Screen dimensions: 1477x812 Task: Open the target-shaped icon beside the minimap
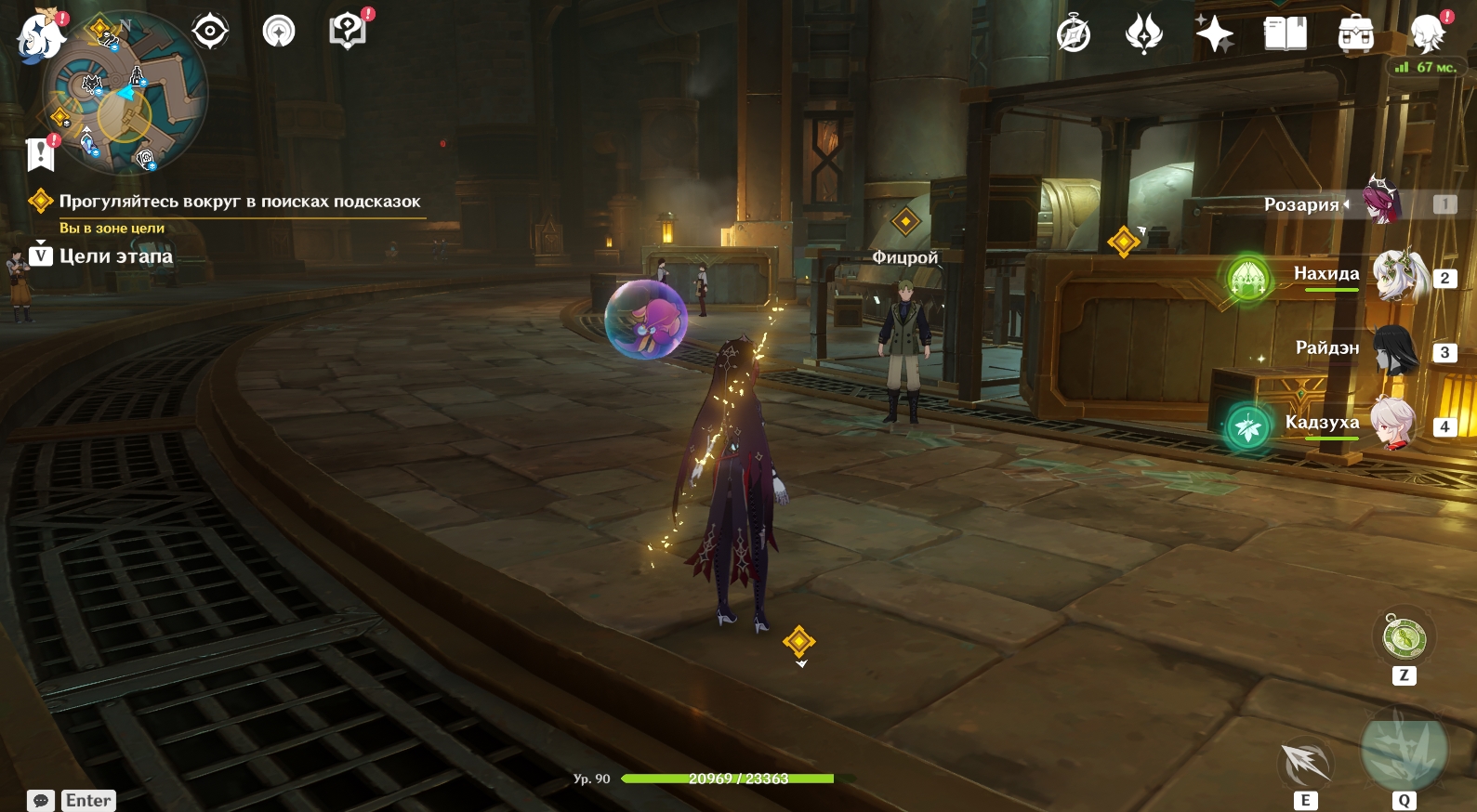[x=210, y=32]
